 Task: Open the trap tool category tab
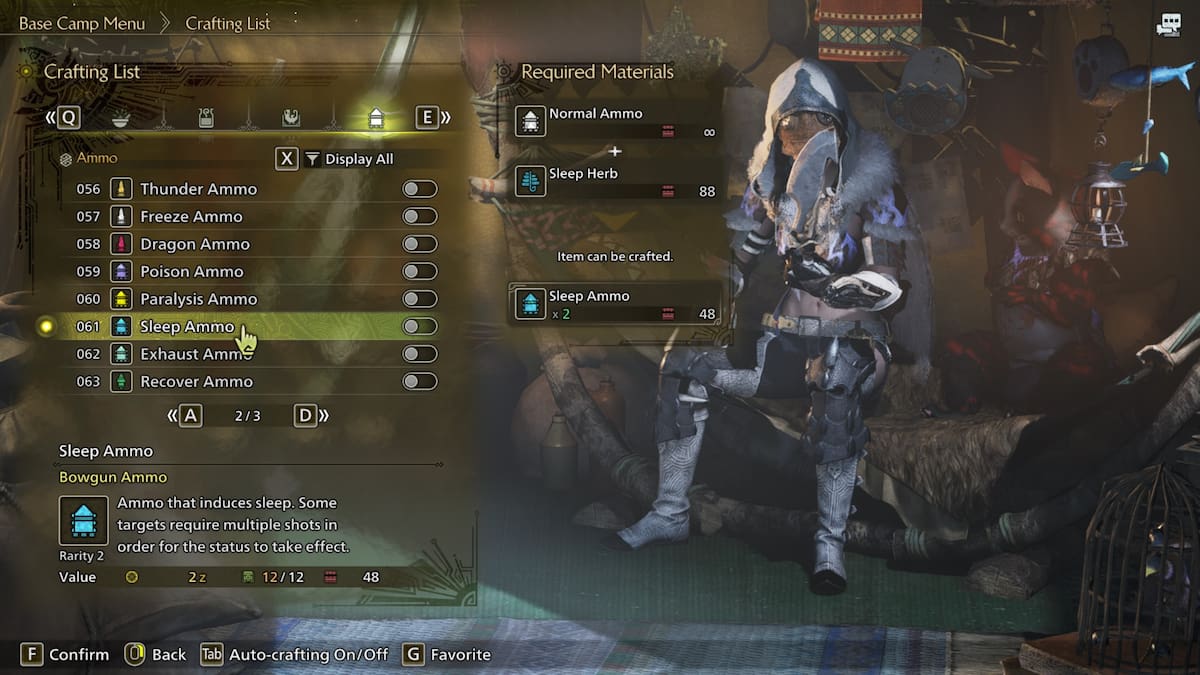coord(205,118)
